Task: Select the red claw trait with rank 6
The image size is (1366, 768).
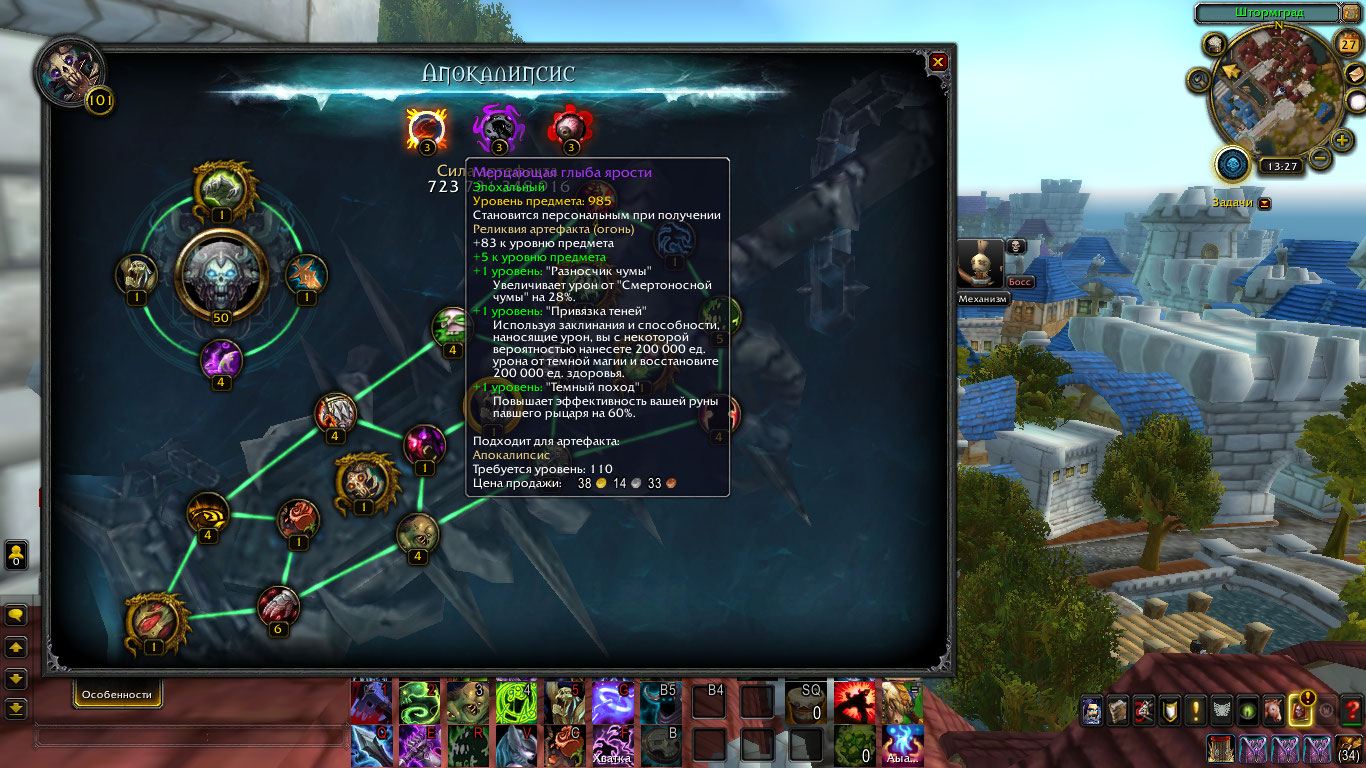Action: [278, 606]
